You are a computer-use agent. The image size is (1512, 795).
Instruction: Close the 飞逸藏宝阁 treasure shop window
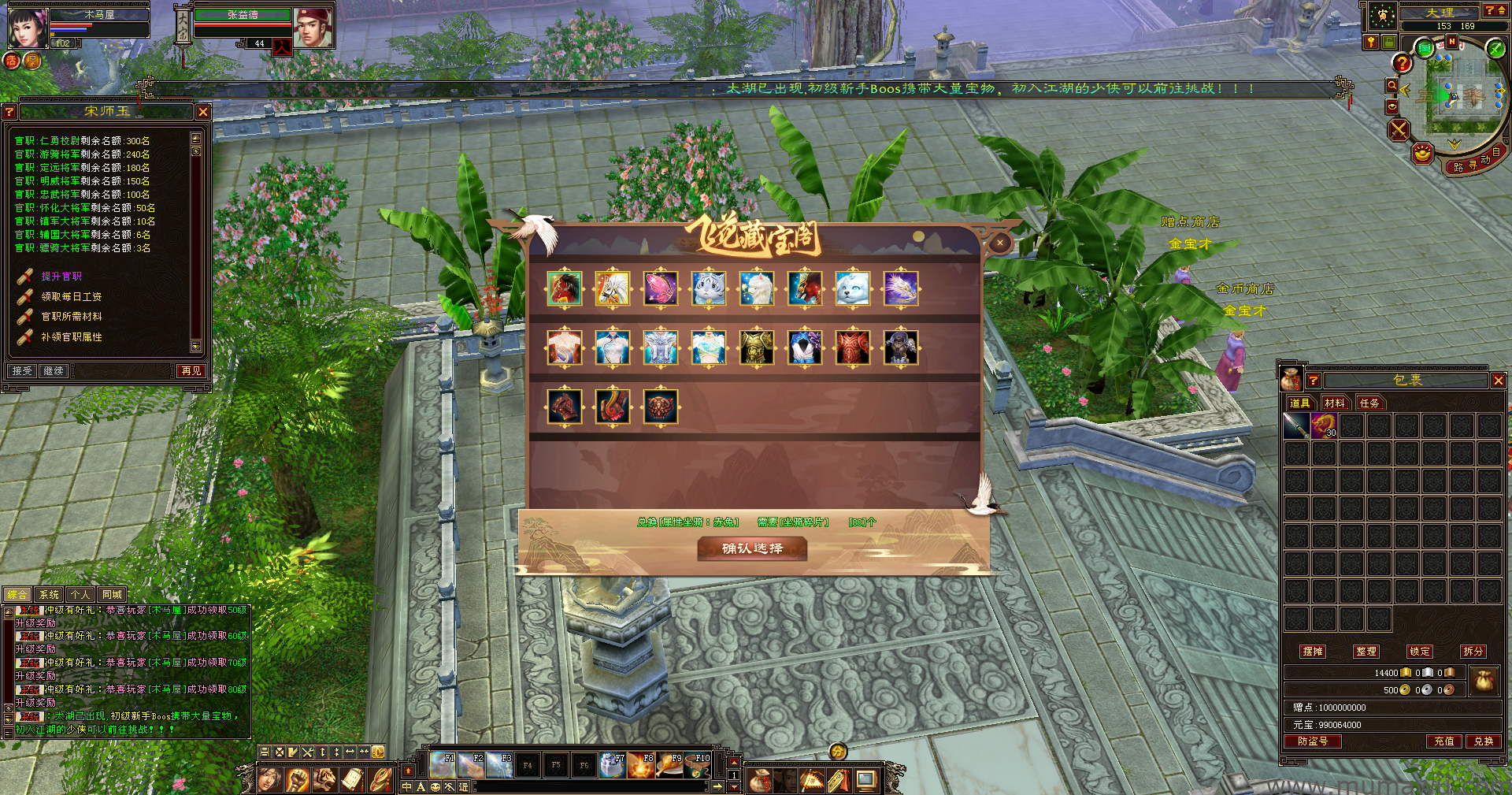(1000, 243)
